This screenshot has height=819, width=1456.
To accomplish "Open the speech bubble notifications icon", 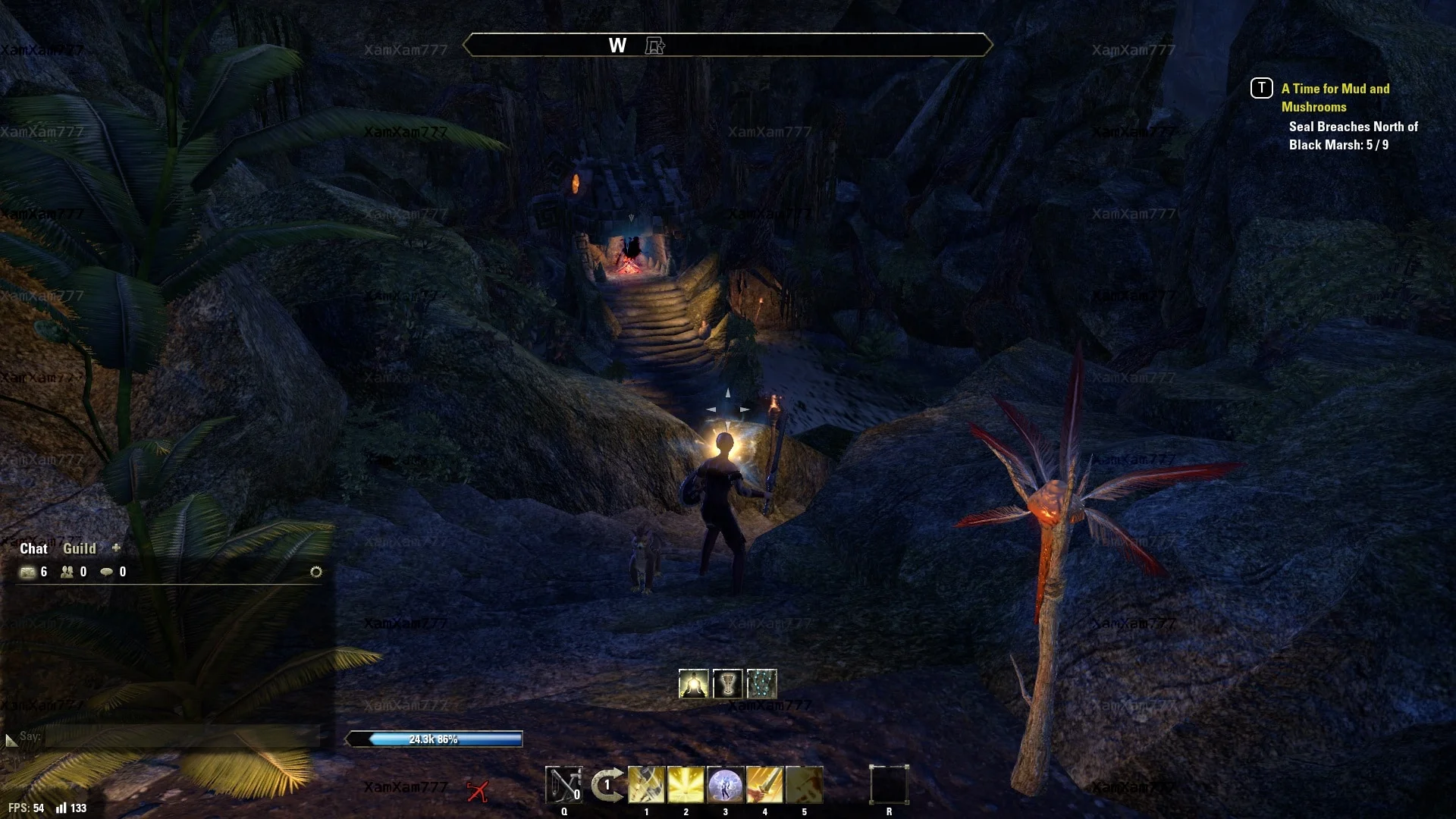I will click(x=107, y=572).
